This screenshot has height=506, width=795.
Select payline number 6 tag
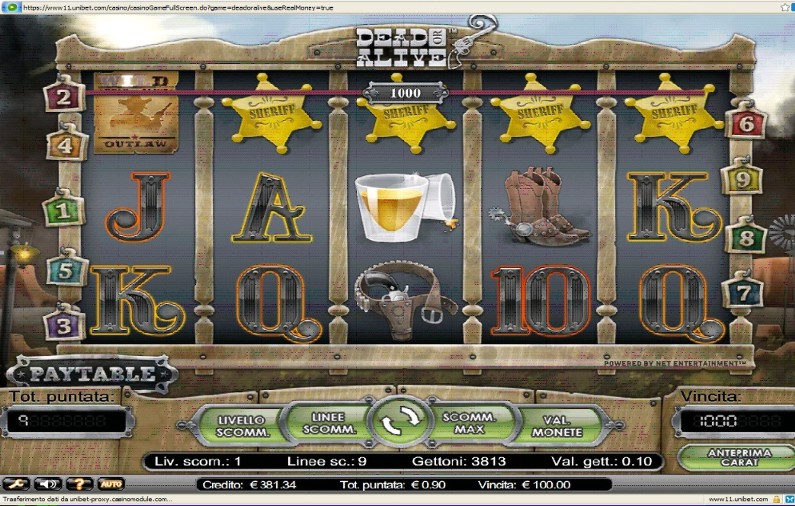746,123
